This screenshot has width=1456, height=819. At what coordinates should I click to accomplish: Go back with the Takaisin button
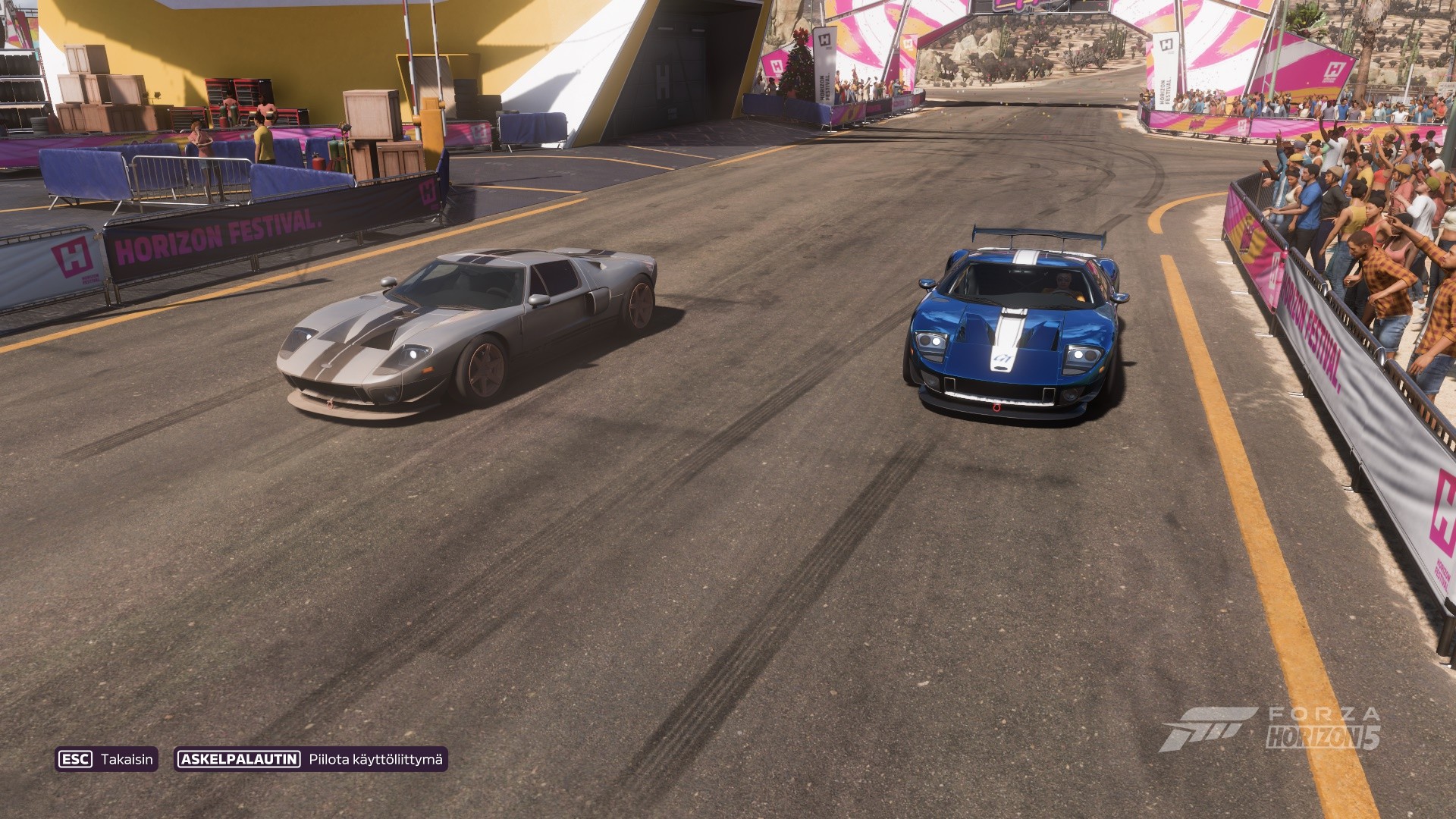pyautogui.click(x=106, y=759)
